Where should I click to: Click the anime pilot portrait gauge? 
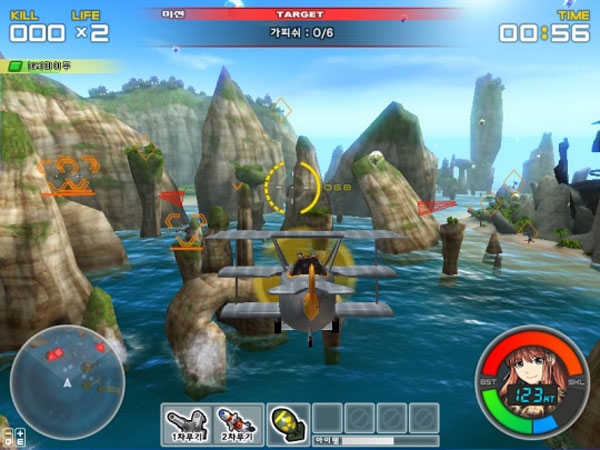click(531, 385)
